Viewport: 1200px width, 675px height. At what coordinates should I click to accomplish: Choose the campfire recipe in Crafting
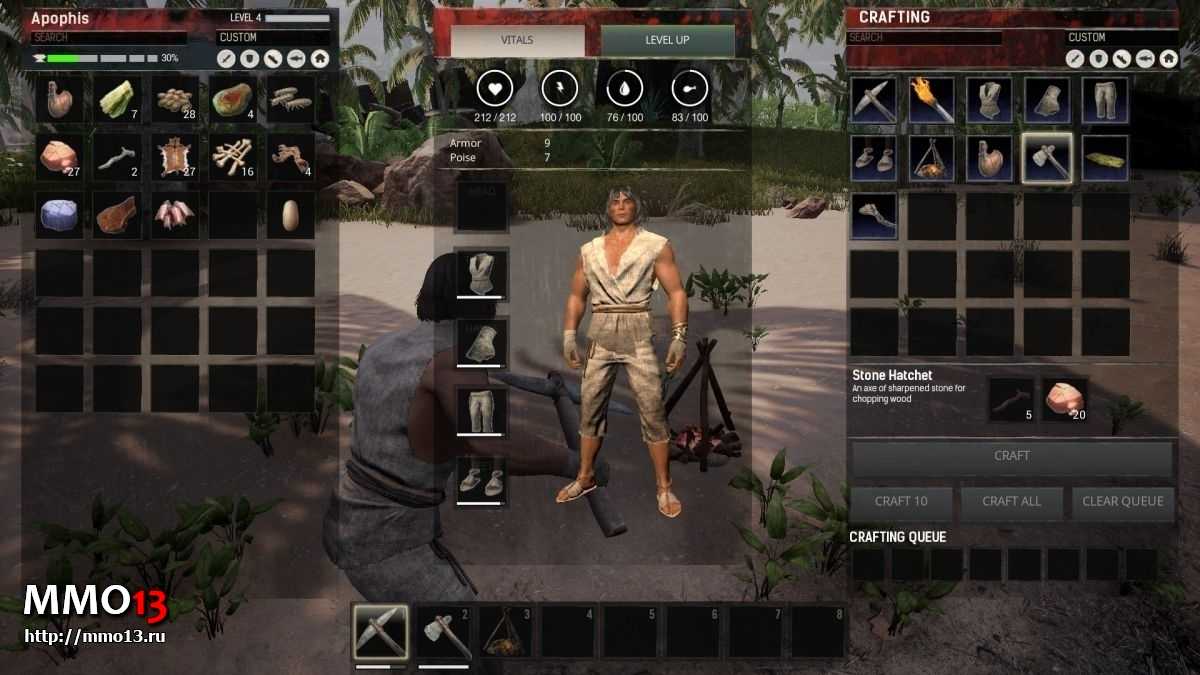coord(931,158)
